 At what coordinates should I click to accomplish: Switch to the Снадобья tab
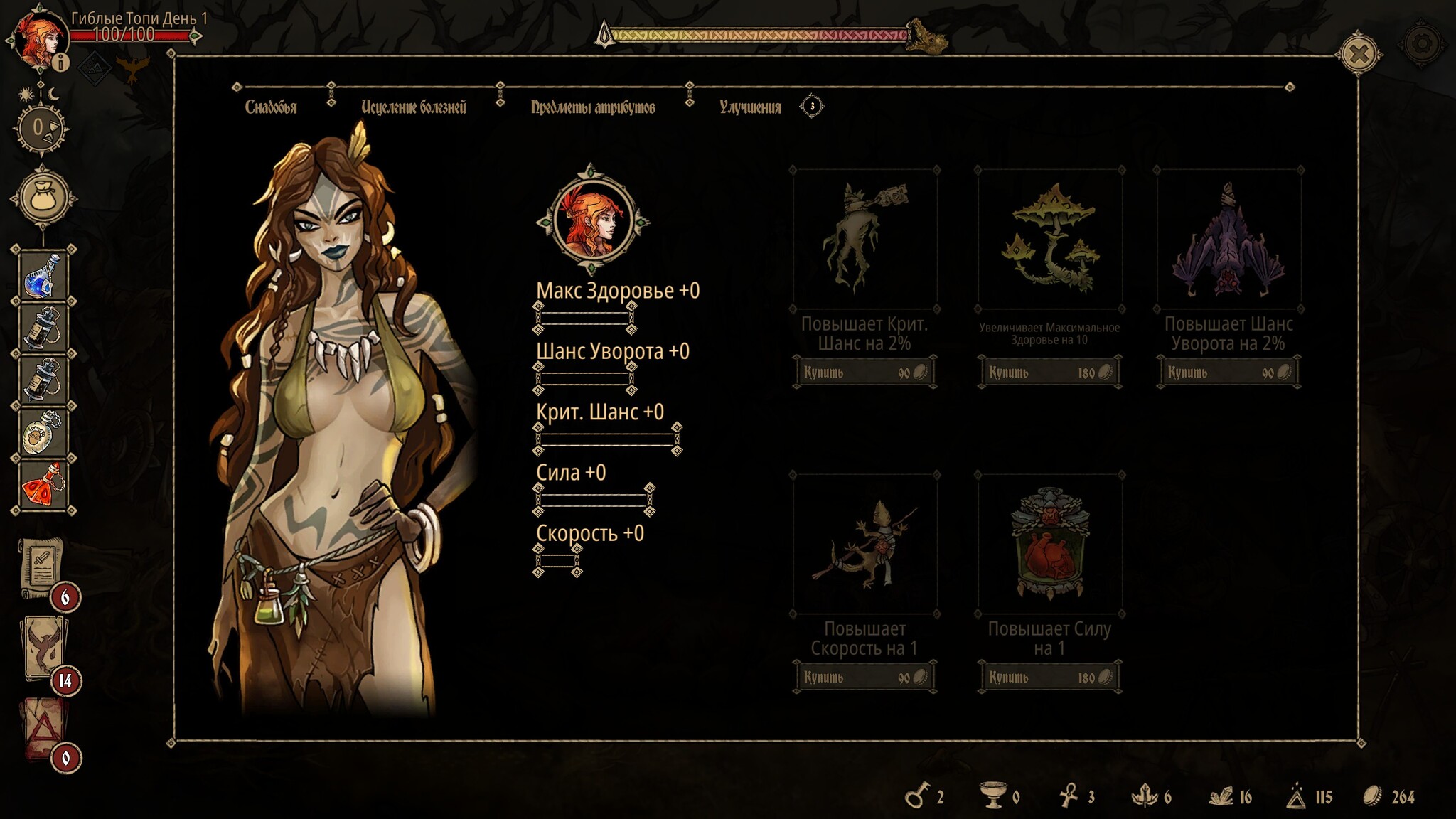coord(271,107)
